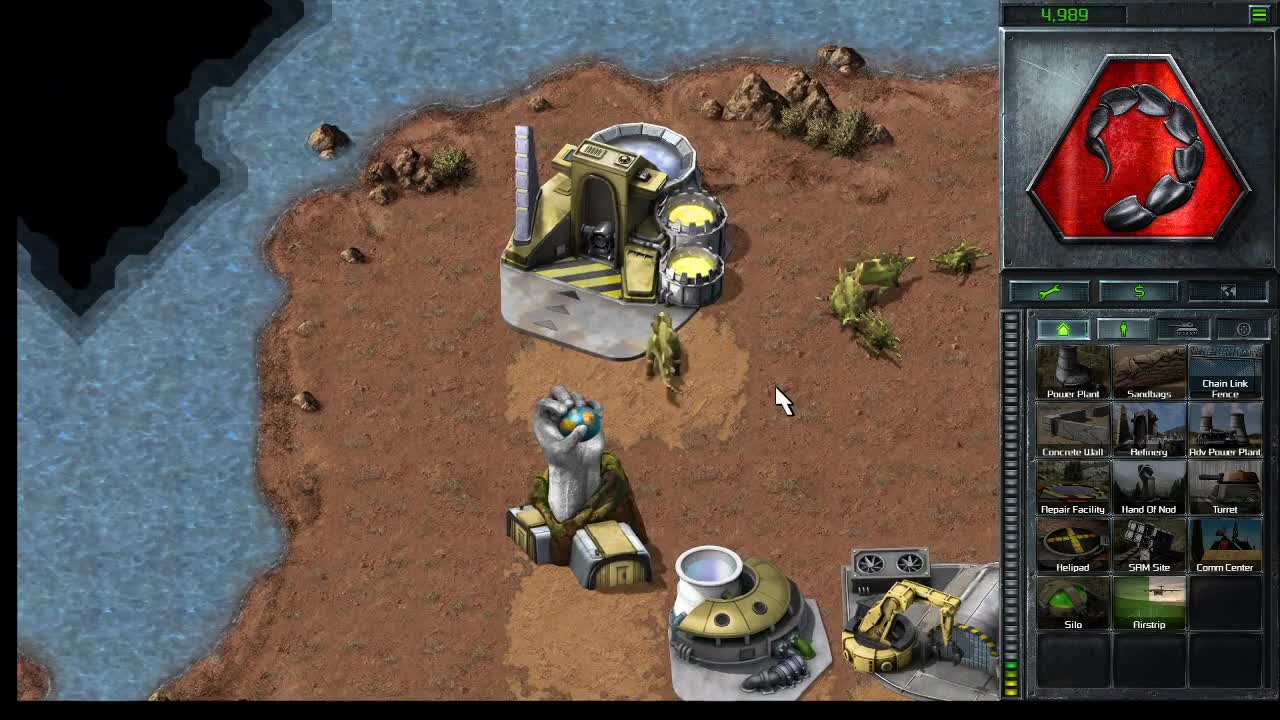Switch to the infantry production tab
Screen dimensions: 1280x720
[x=1122, y=328]
